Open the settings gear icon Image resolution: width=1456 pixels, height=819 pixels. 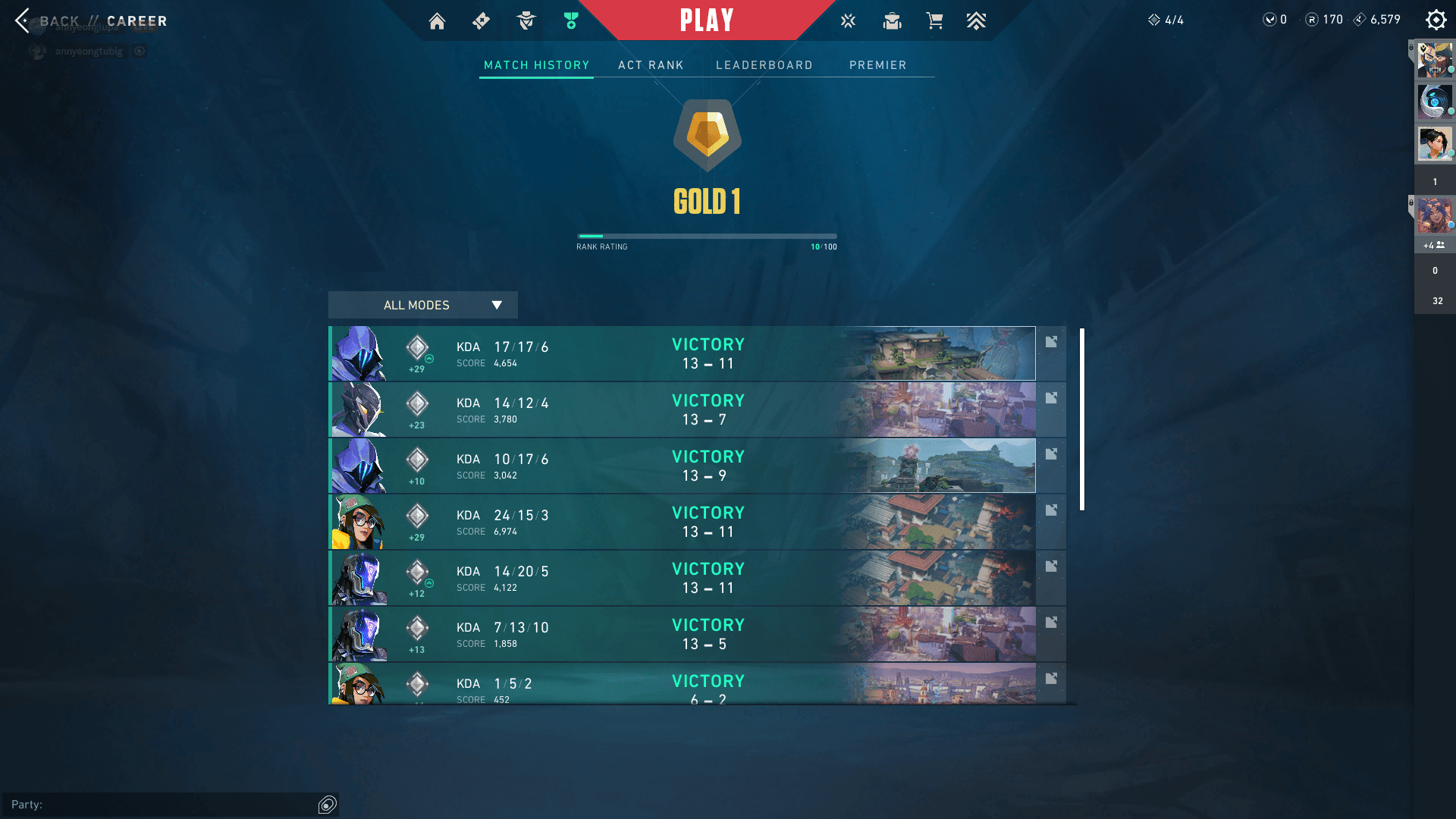1436,20
